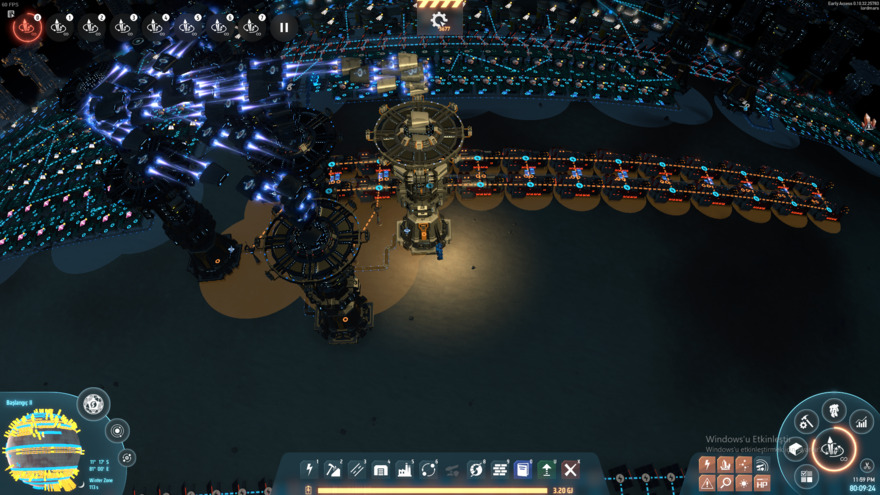Select the factory production build category
Screen dimensions: 880x495
pyautogui.click(x=405, y=469)
